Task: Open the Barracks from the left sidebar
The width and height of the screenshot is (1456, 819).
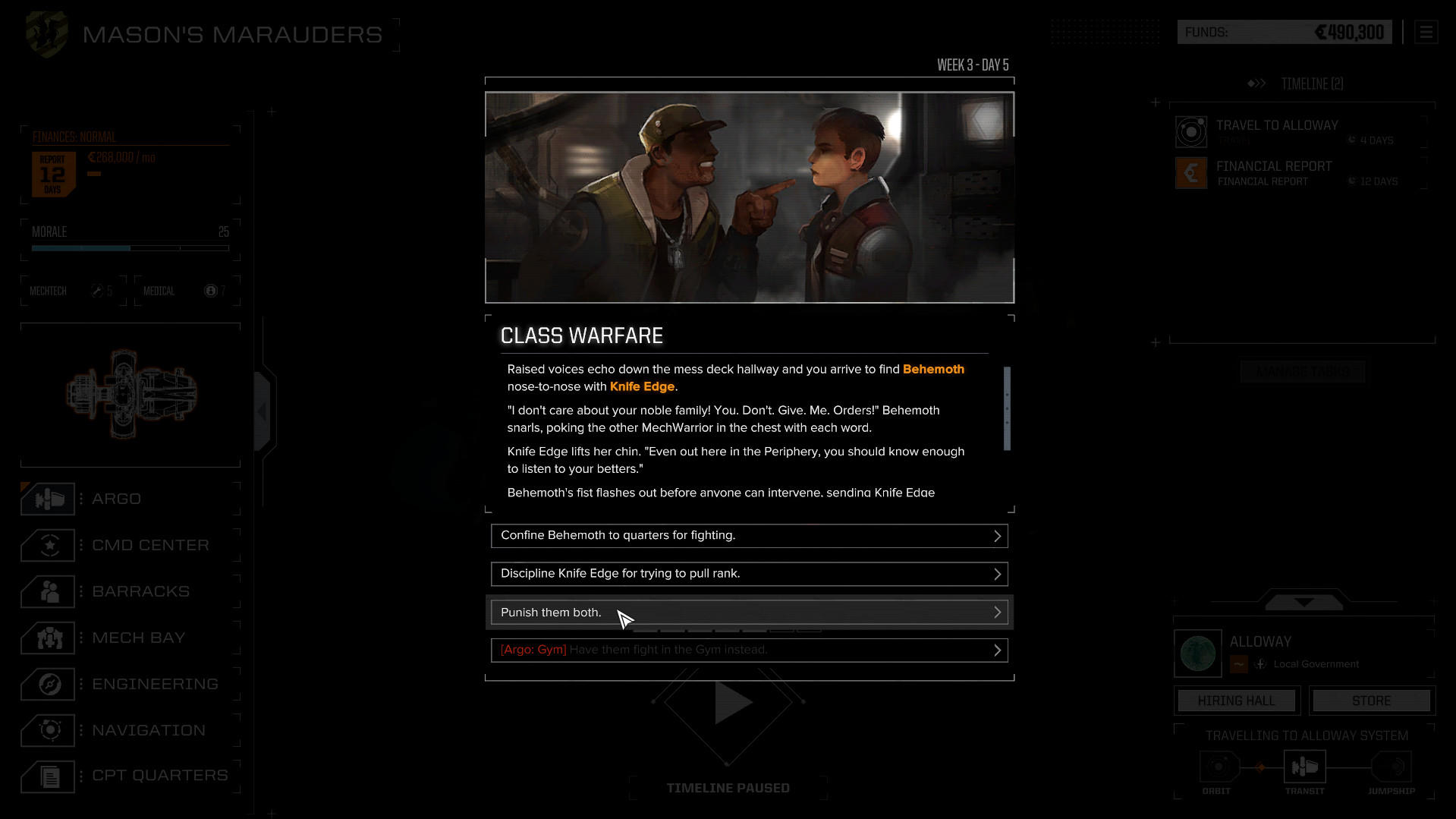Action: (x=48, y=591)
